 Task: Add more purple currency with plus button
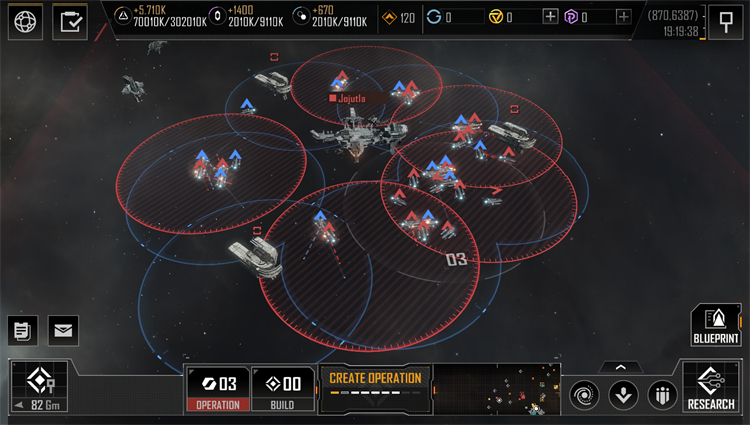click(624, 16)
